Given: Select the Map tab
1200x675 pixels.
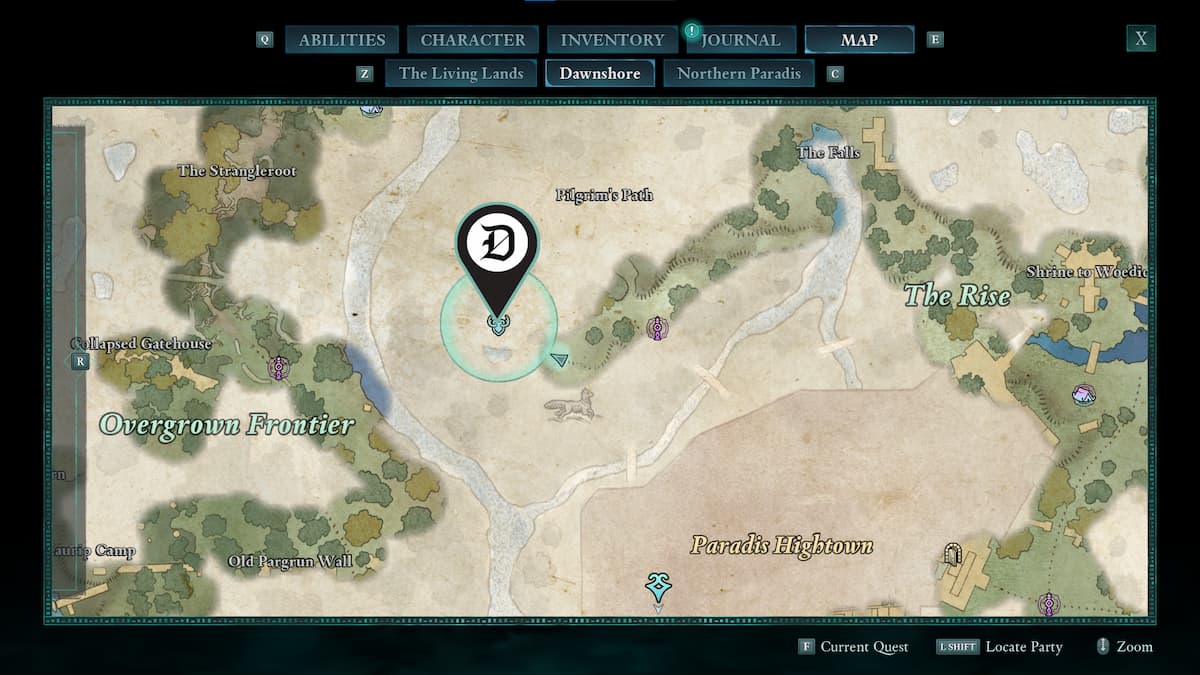Looking at the screenshot, I should [859, 40].
